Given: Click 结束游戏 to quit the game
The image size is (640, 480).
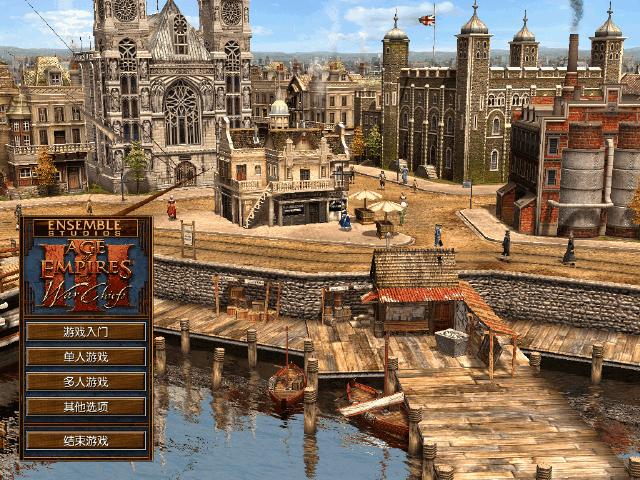Looking at the screenshot, I should 85,440.
